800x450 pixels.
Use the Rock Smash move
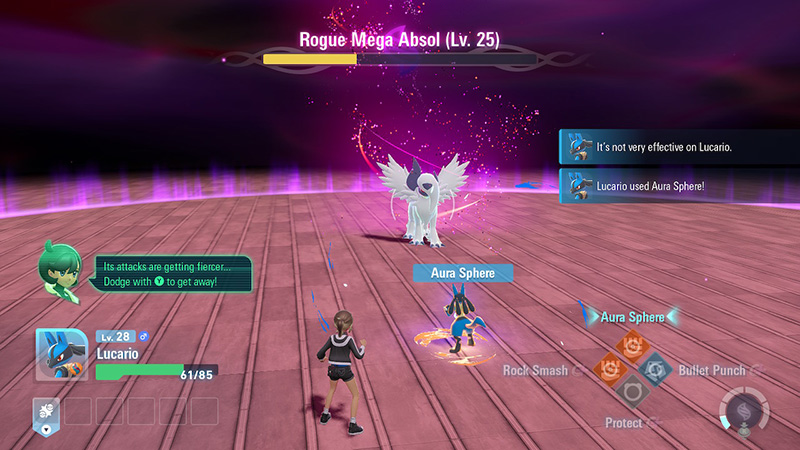coord(609,368)
